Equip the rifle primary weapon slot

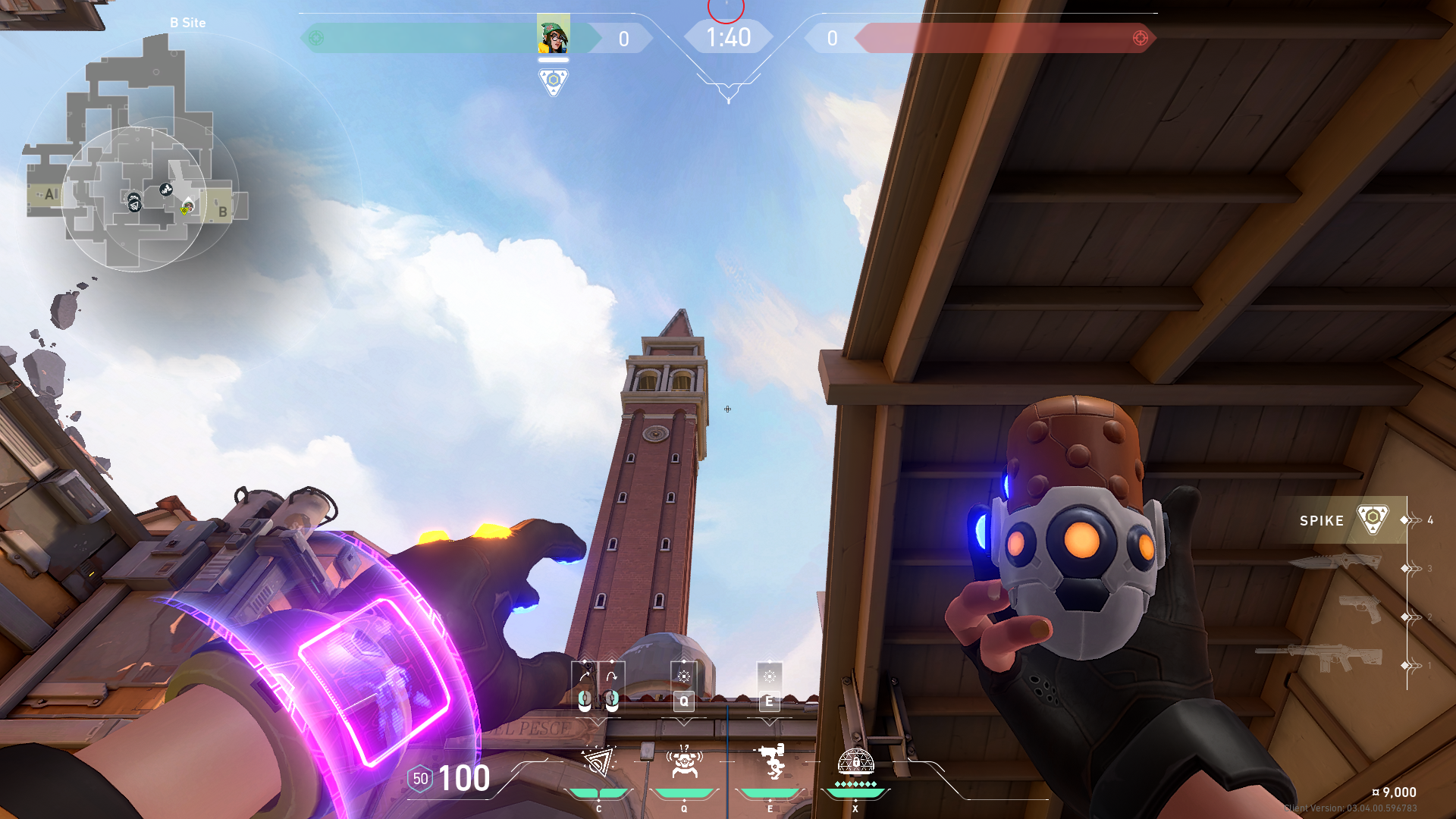click(1319, 657)
